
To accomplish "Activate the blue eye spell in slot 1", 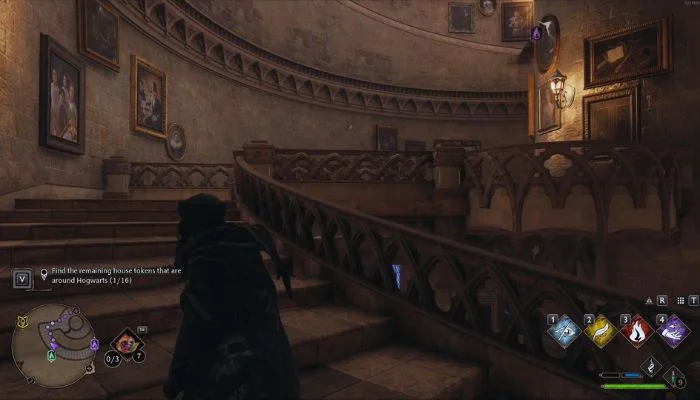I will point(564,331).
